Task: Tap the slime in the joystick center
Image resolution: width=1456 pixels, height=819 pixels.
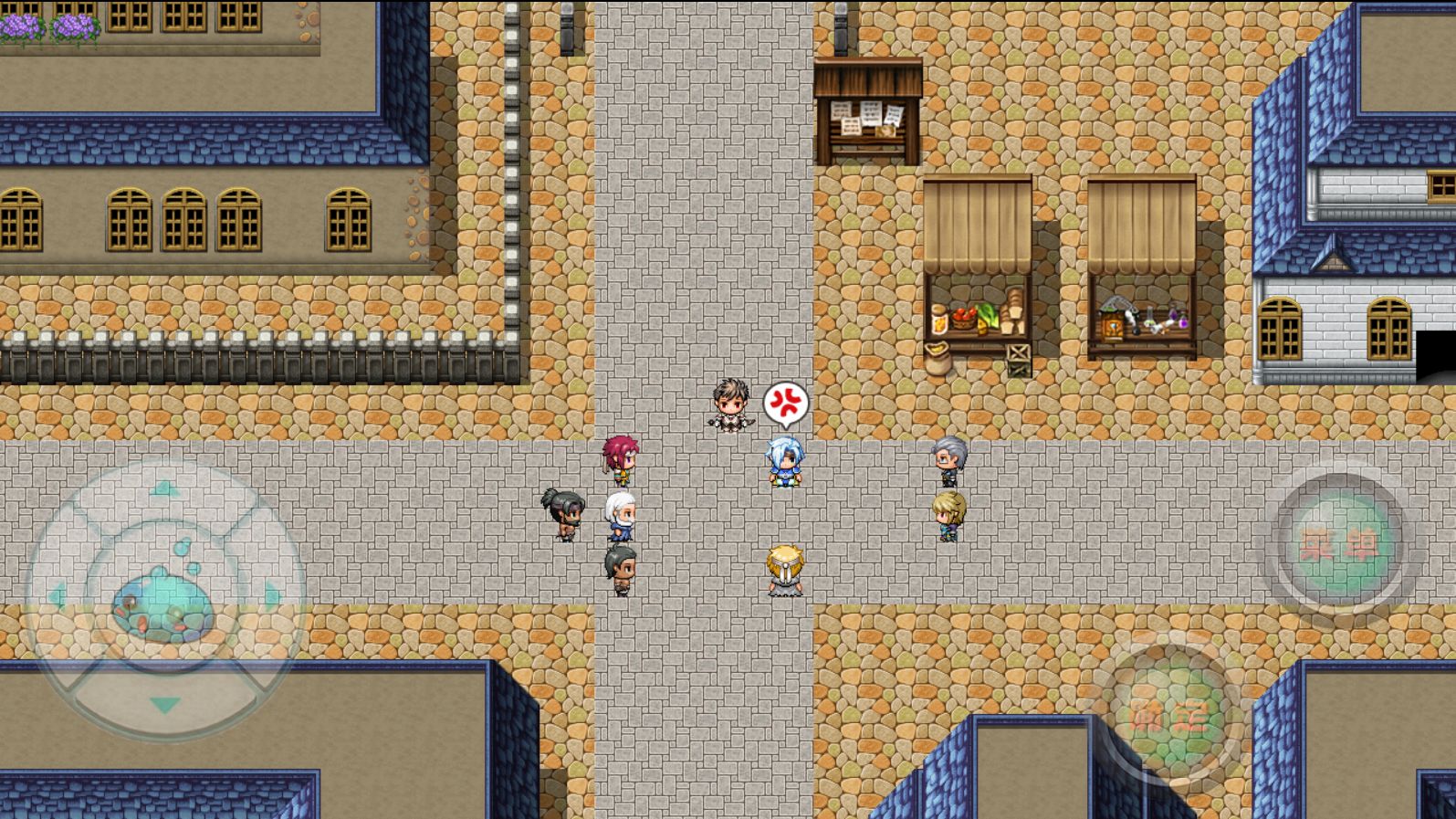Action: (162, 603)
